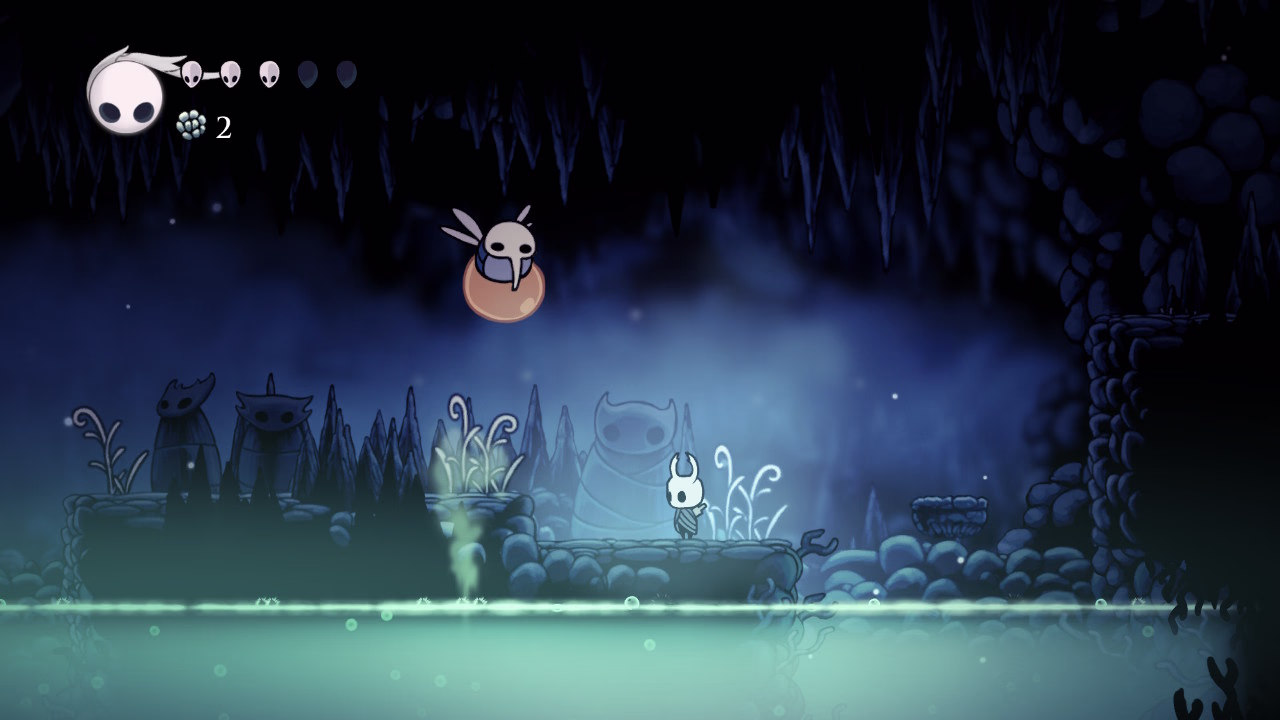
Task: Select the first empty darkened mask
Action: click(x=306, y=73)
